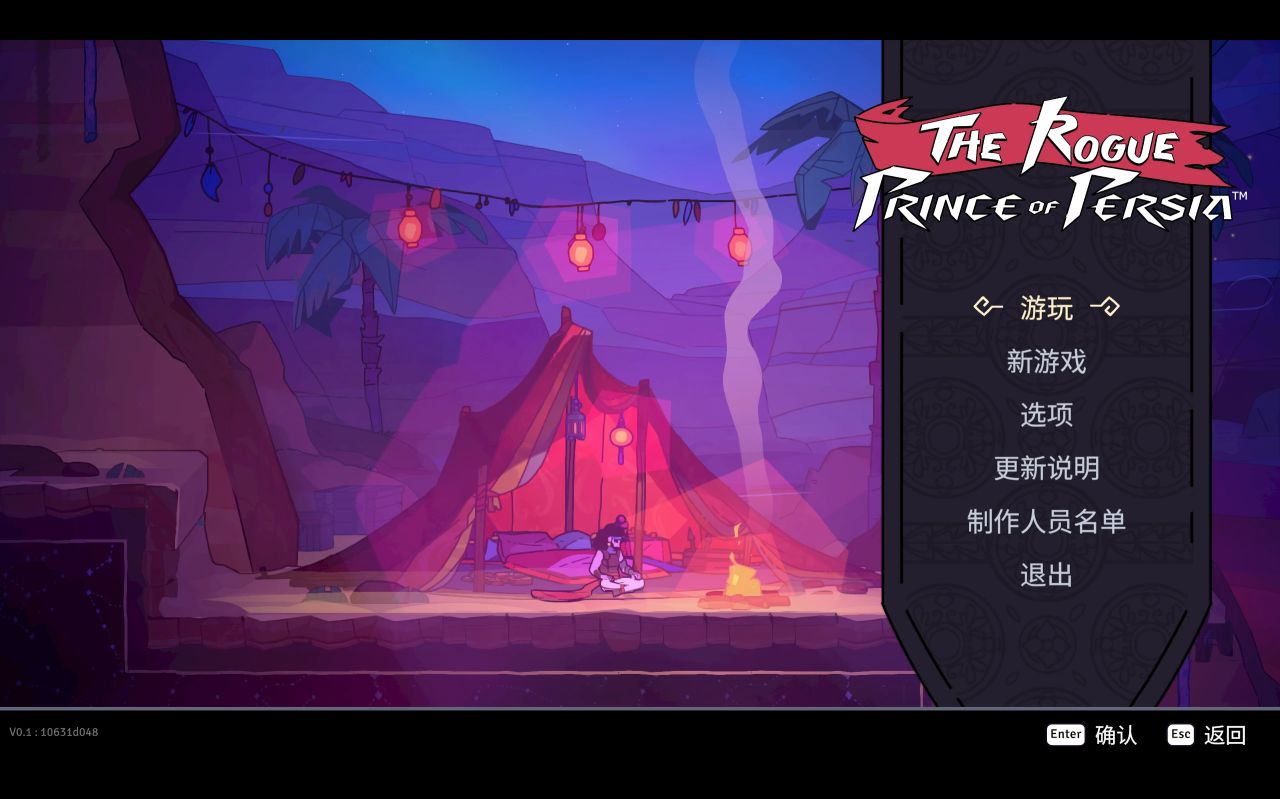This screenshot has height=799, width=1280.
Task: Open 选项 from the main menu
Action: pyautogui.click(x=1044, y=416)
